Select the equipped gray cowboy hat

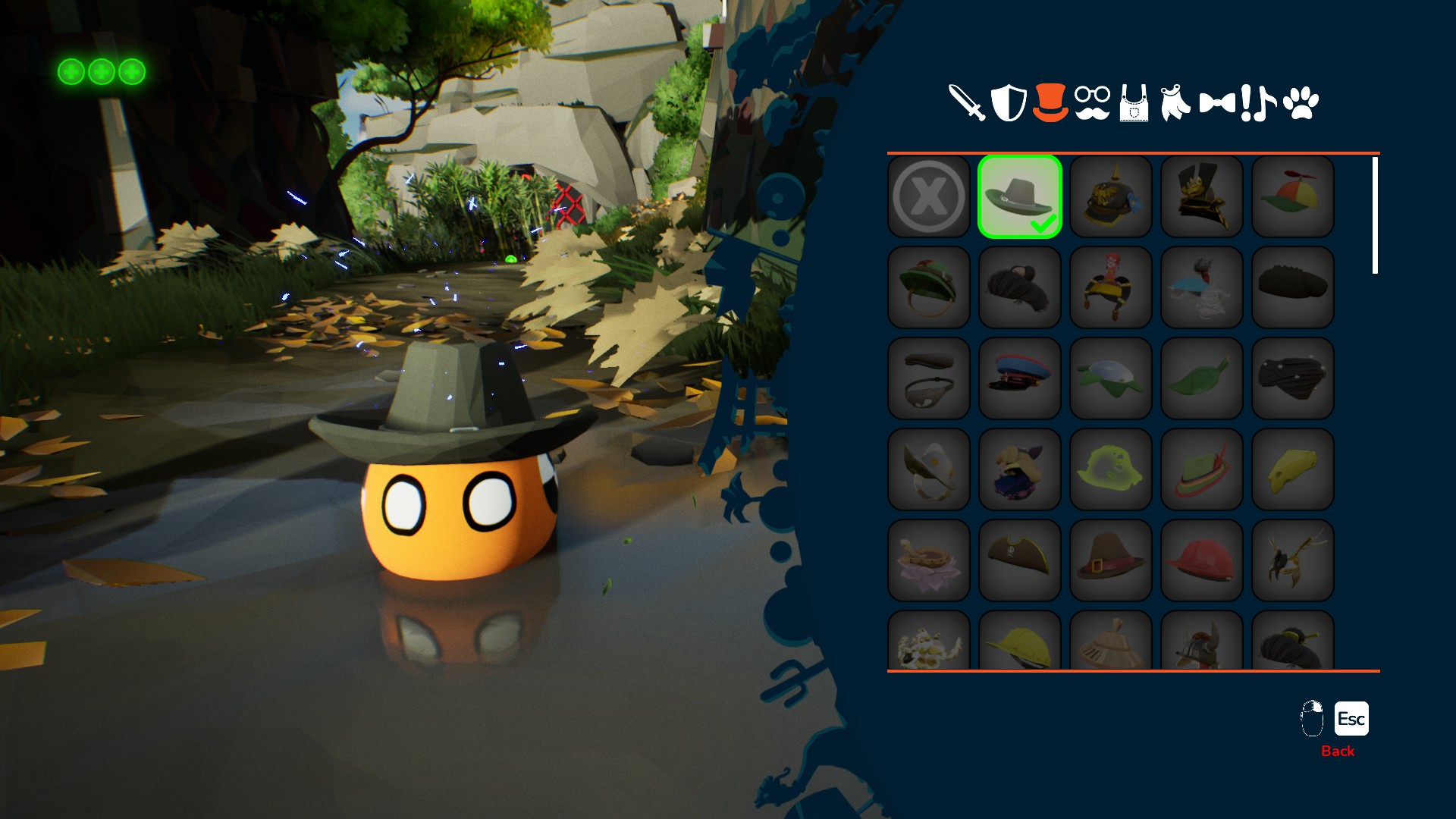point(1020,197)
